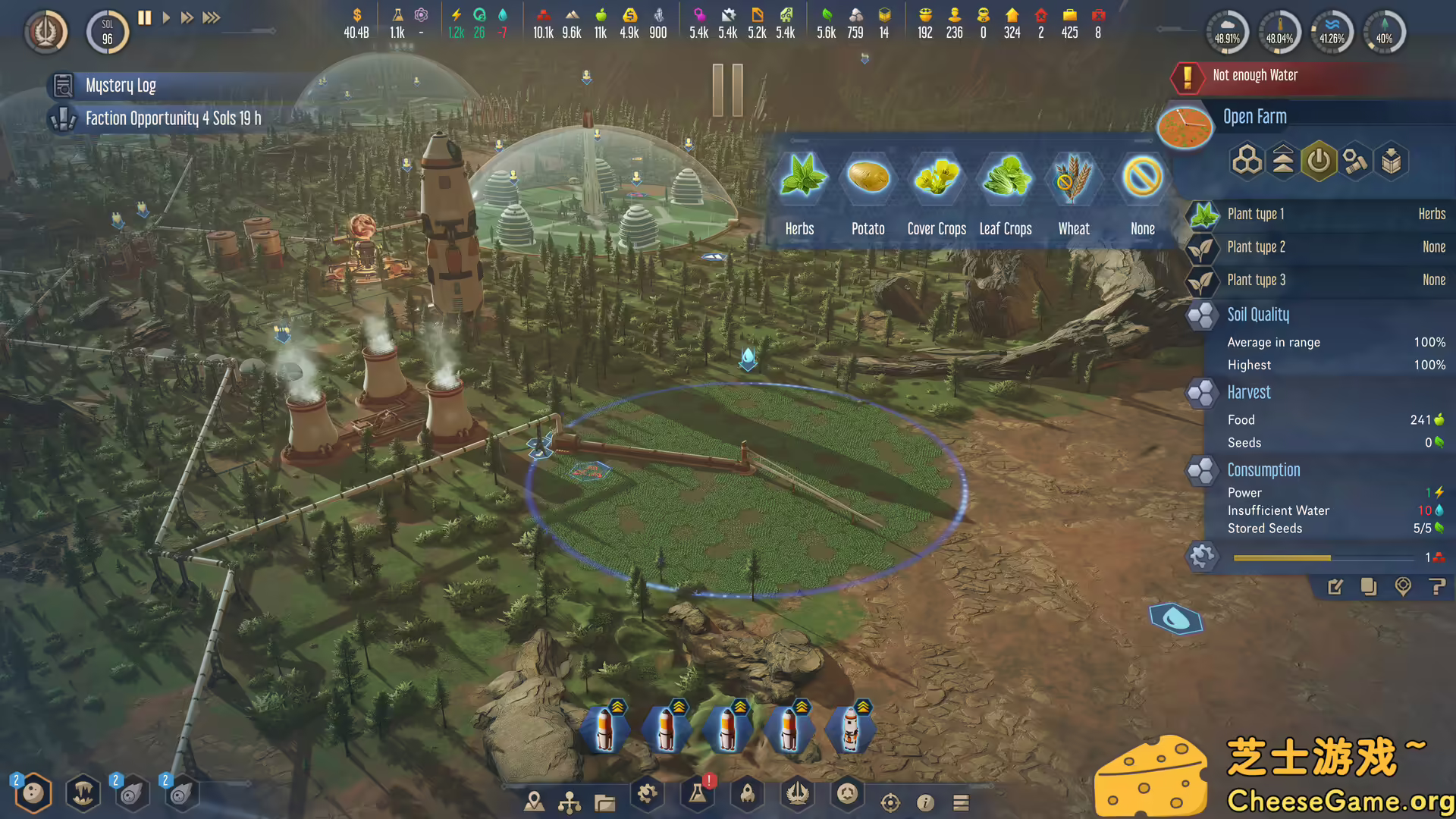Click the info icon near bottom right toolbar
1456x819 pixels.
925,802
